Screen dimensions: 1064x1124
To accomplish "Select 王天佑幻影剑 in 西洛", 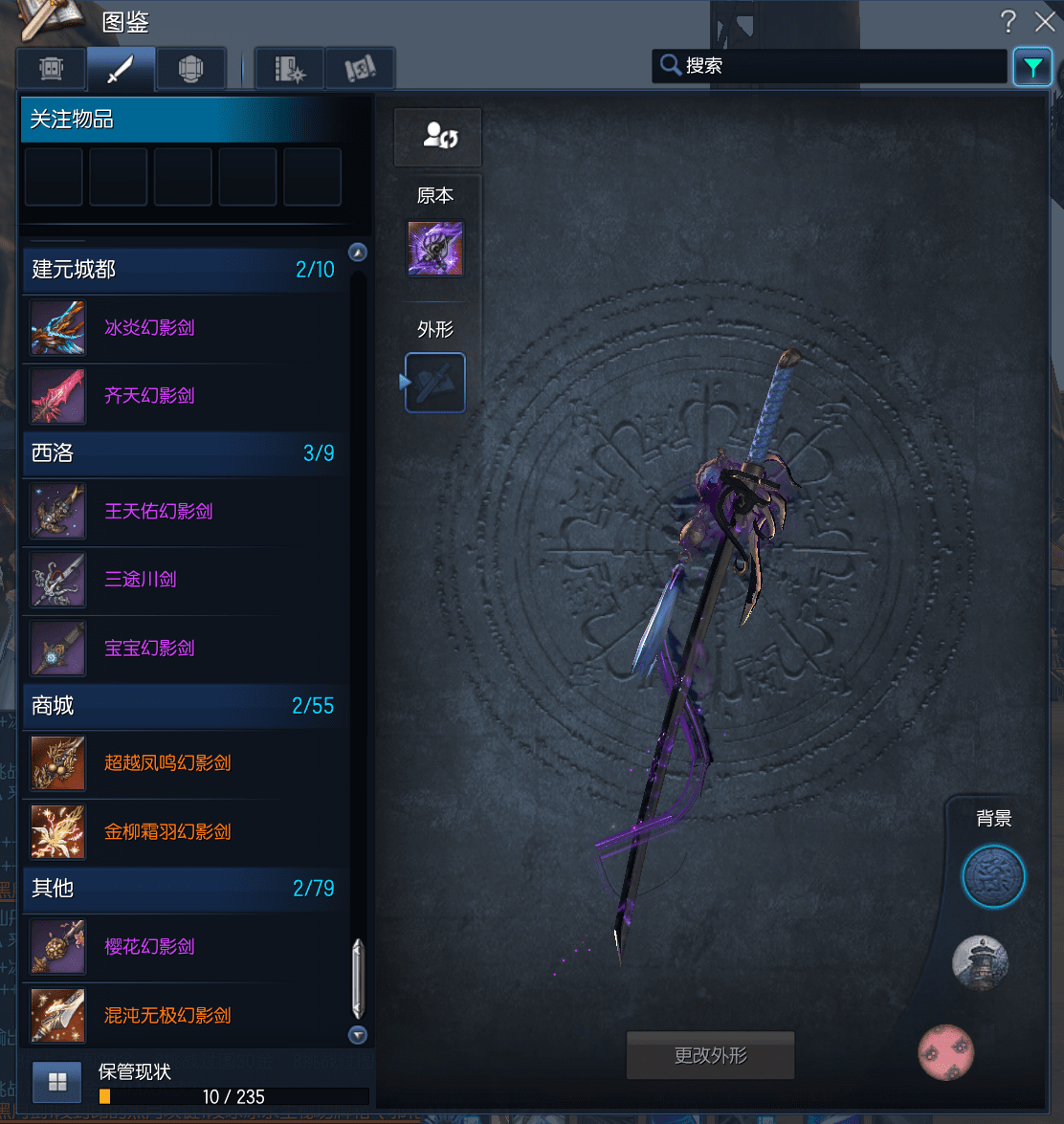I will tap(158, 511).
